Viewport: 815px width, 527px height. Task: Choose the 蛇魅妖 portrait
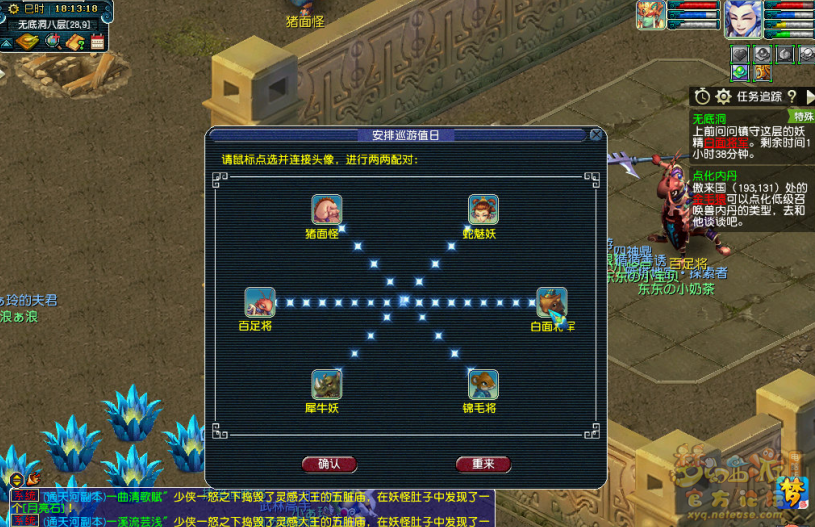(484, 210)
